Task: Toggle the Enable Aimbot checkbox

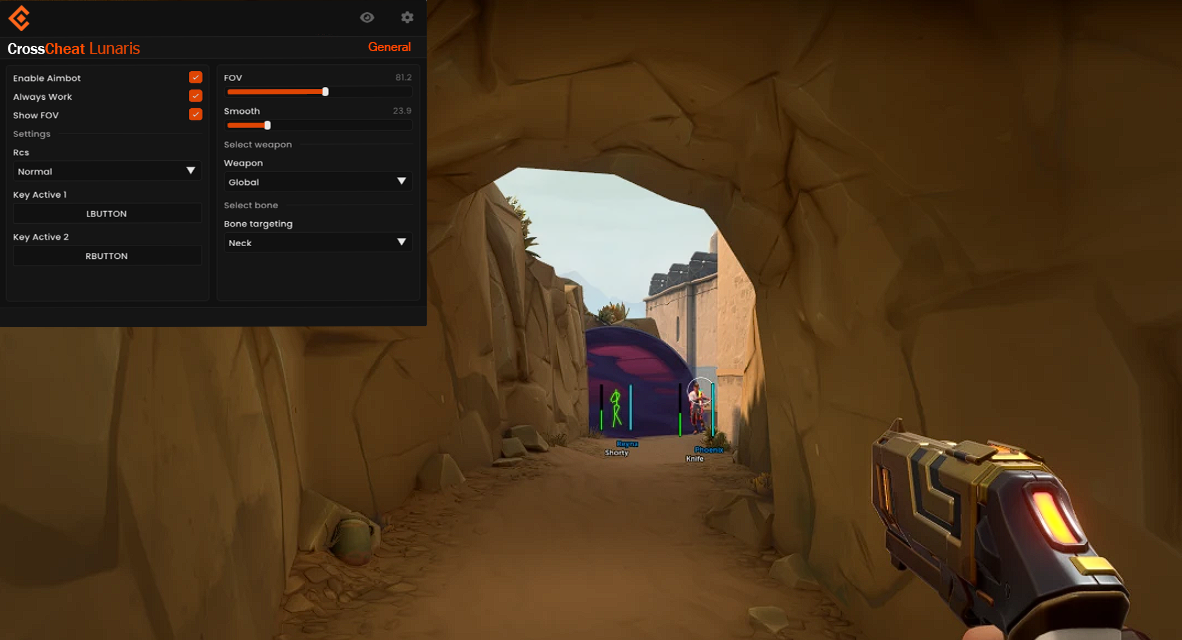Action: tap(196, 78)
